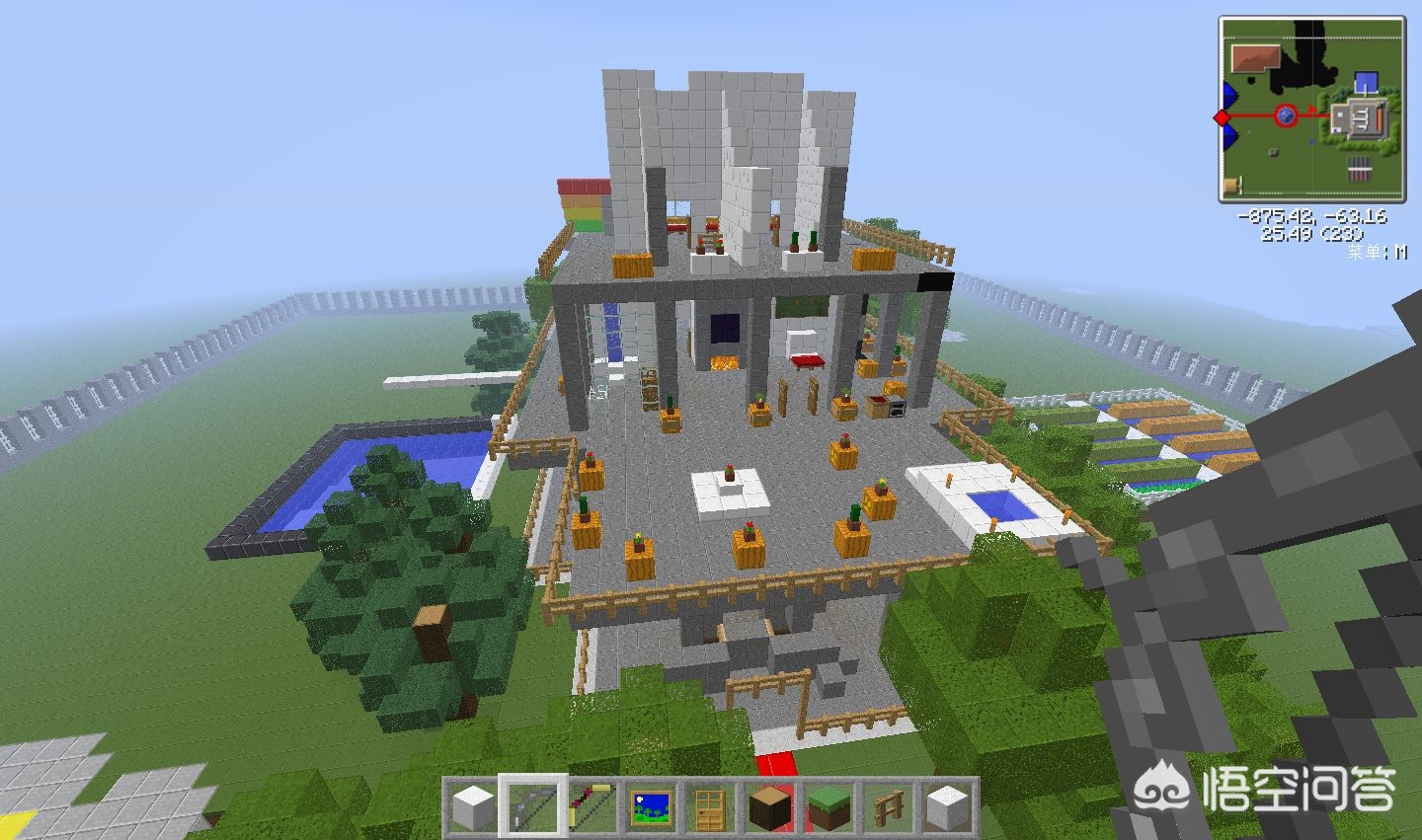Select the wooden door hotbar slot
1422x840 pixels.
[710, 807]
